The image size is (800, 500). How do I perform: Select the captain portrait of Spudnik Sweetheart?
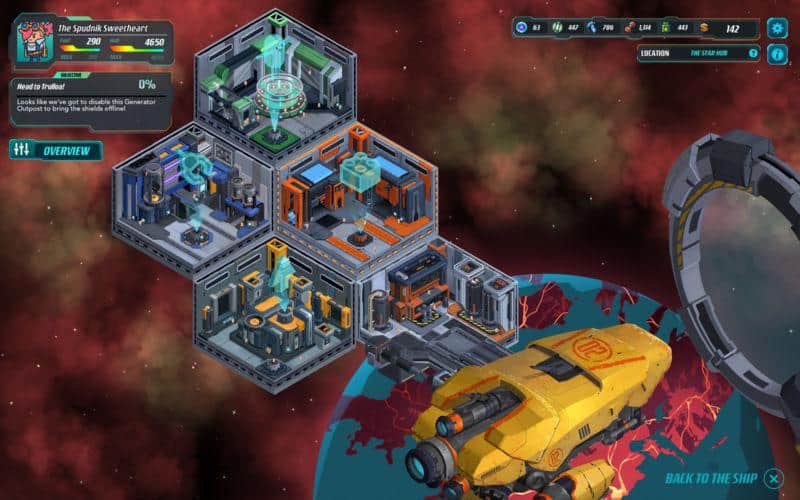[x=32, y=43]
